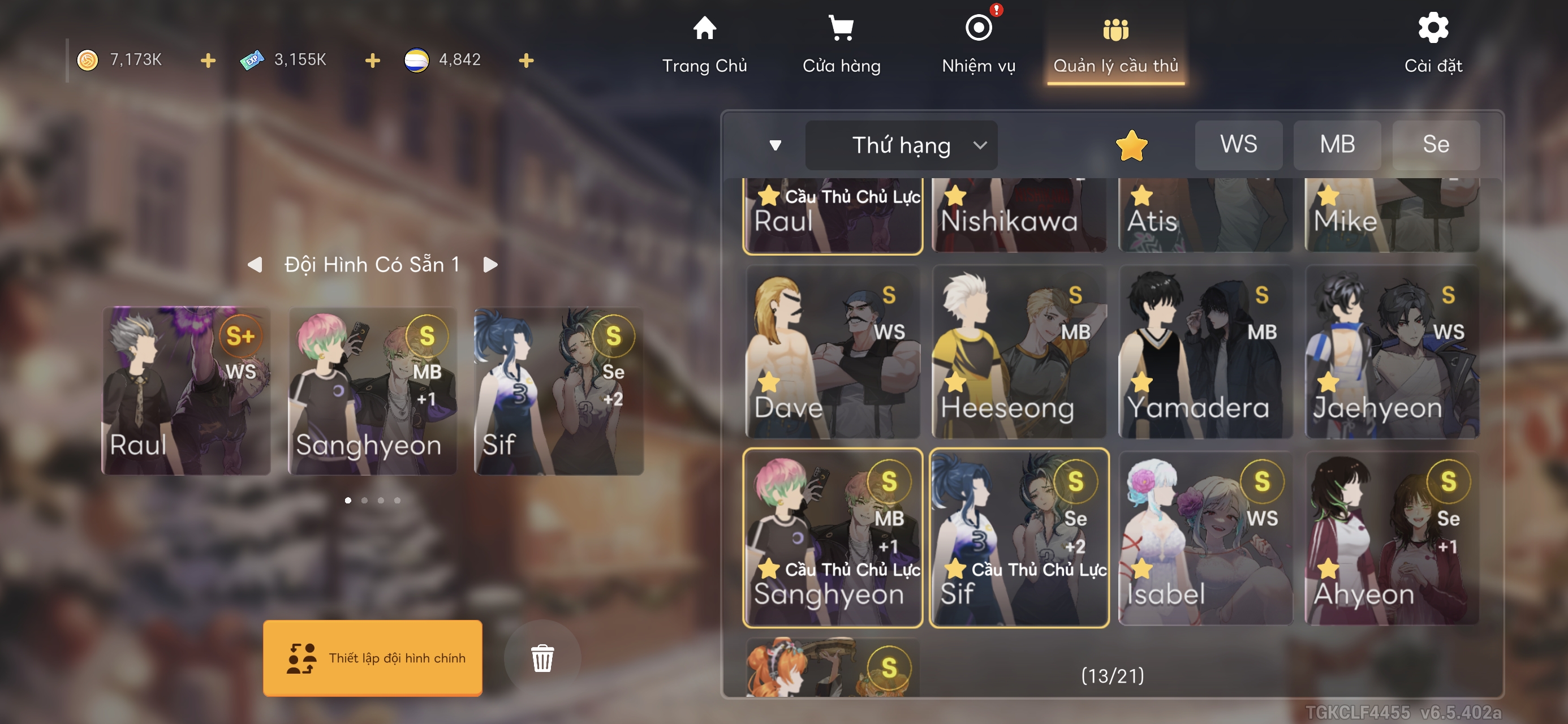Screen dimensions: 1568x724
Task: Filter players by Se position
Action: 1435,145
